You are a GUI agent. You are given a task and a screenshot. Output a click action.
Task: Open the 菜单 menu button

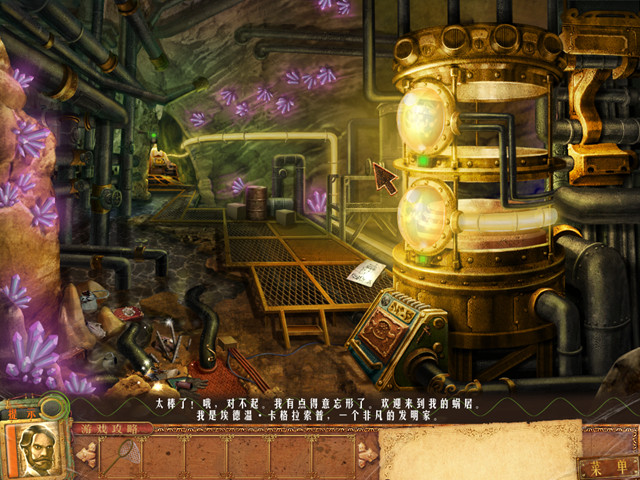click(x=608, y=467)
